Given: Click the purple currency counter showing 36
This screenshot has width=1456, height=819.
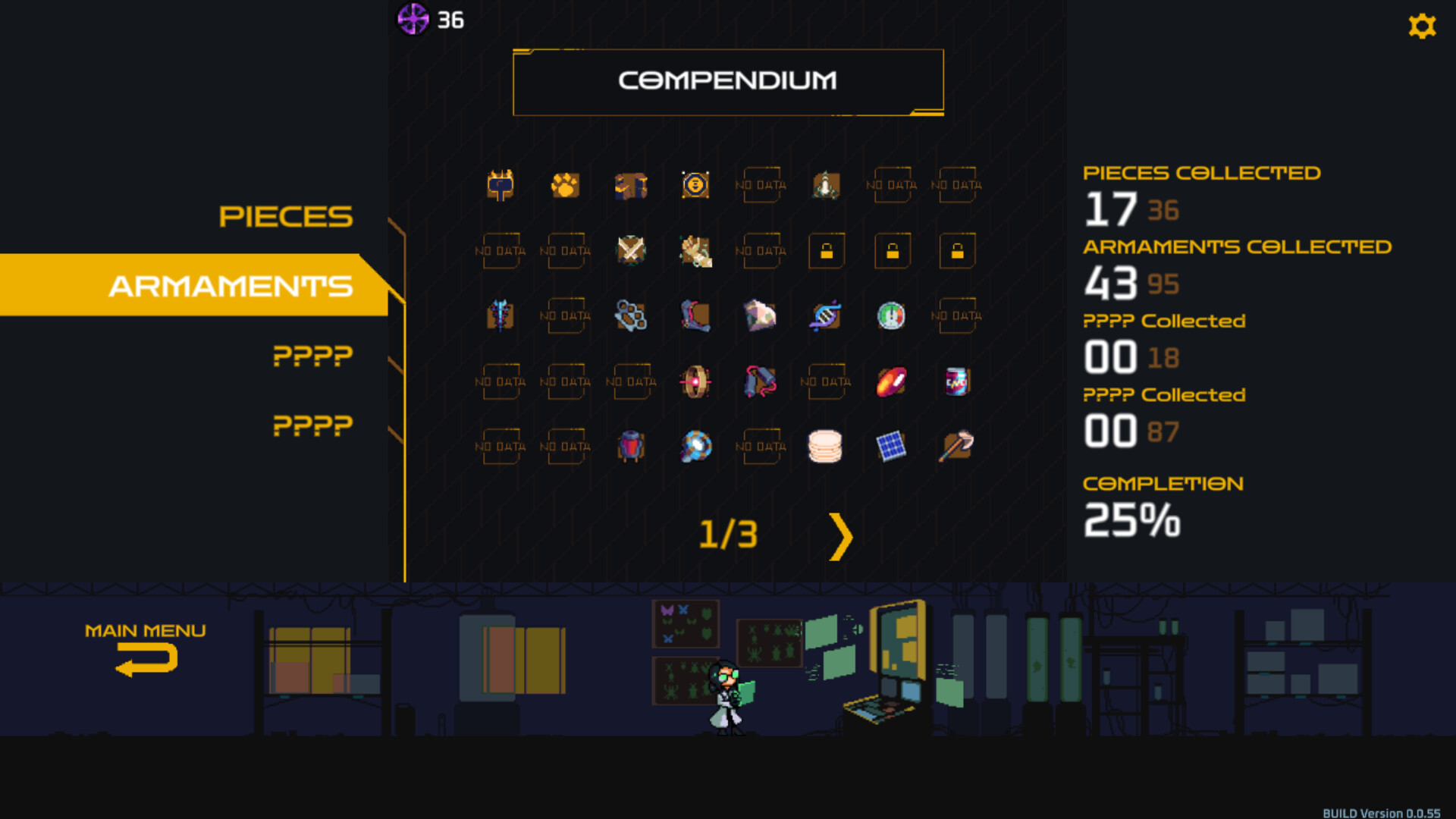Looking at the screenshot, I should click(425, 20).
